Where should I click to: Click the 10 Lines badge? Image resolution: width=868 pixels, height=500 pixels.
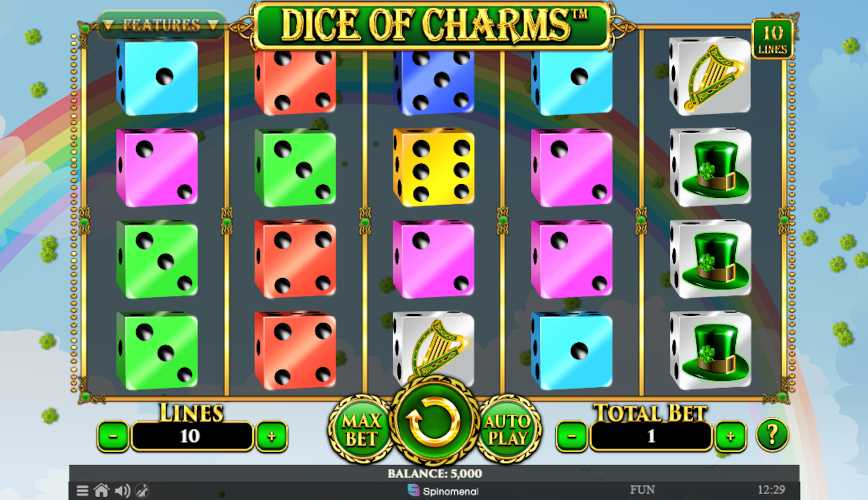771,39
